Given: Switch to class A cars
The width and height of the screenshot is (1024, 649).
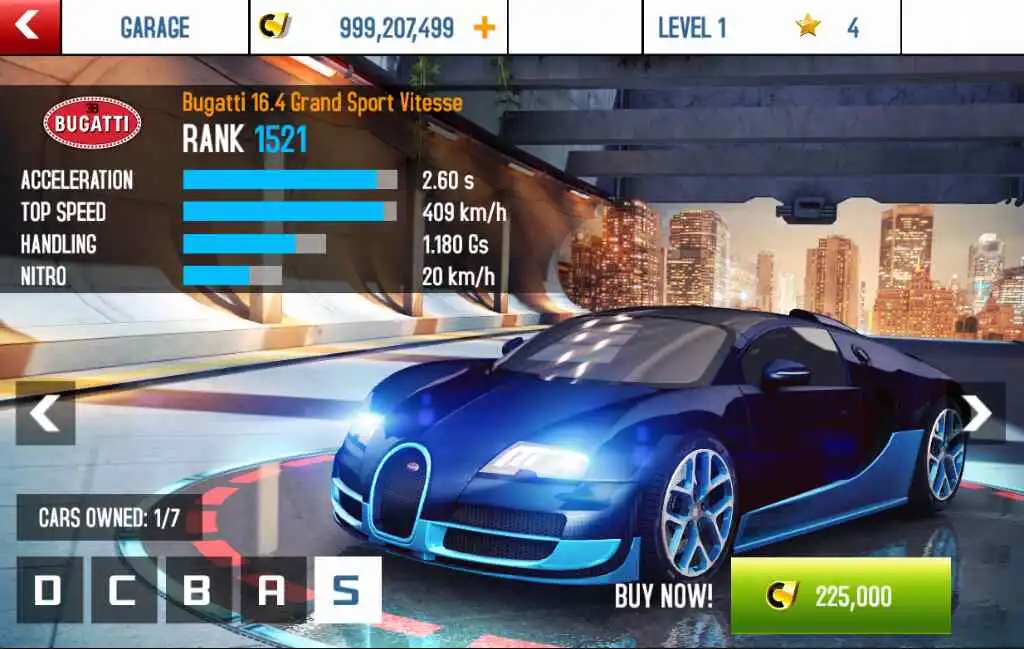Looking at the screenshot, I should (x=272, y=590).
